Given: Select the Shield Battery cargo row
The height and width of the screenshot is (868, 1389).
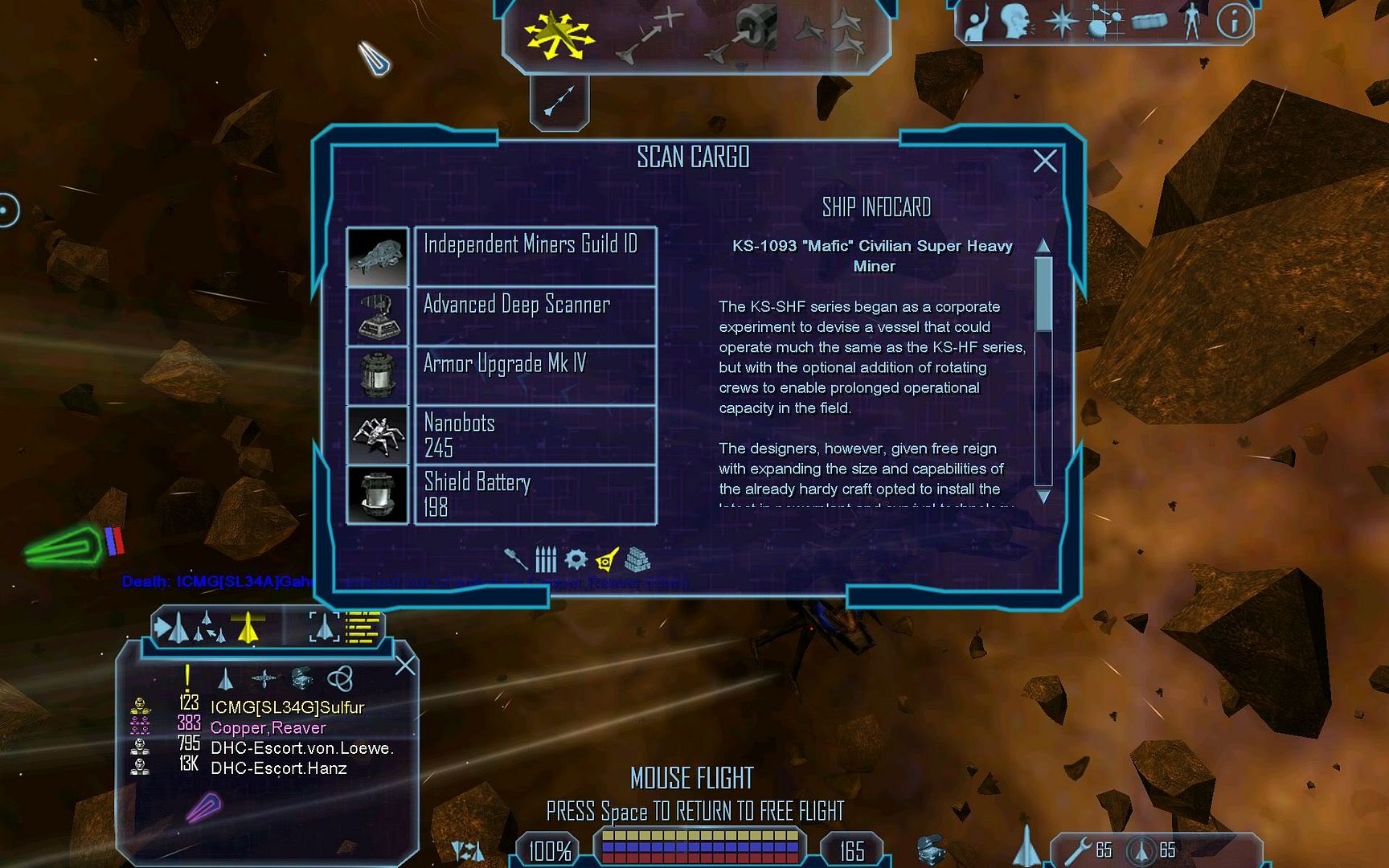Looking at the screenshot, I should coord(535,494).
